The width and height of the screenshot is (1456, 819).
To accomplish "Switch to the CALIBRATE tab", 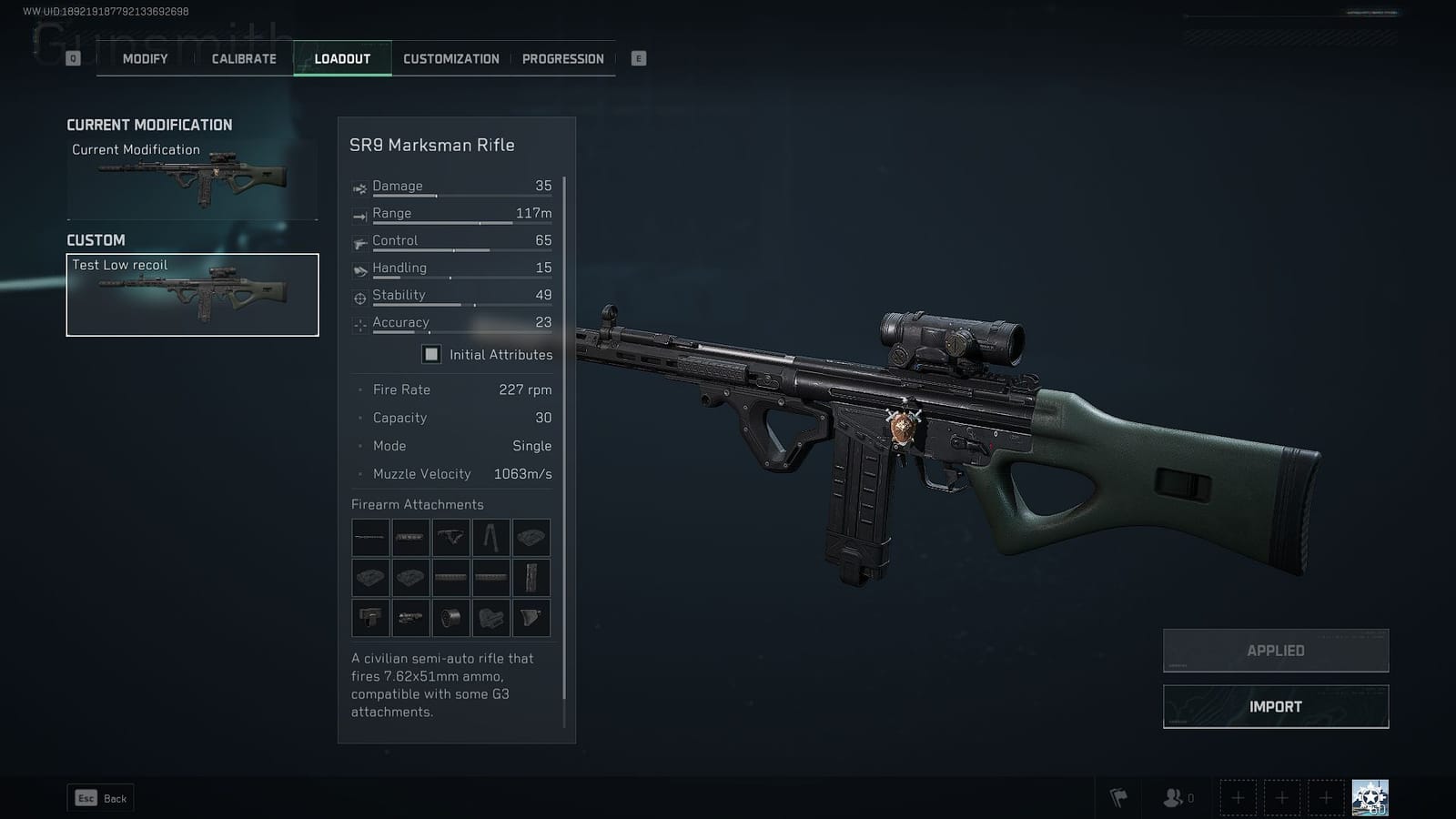I will point(242,58).
